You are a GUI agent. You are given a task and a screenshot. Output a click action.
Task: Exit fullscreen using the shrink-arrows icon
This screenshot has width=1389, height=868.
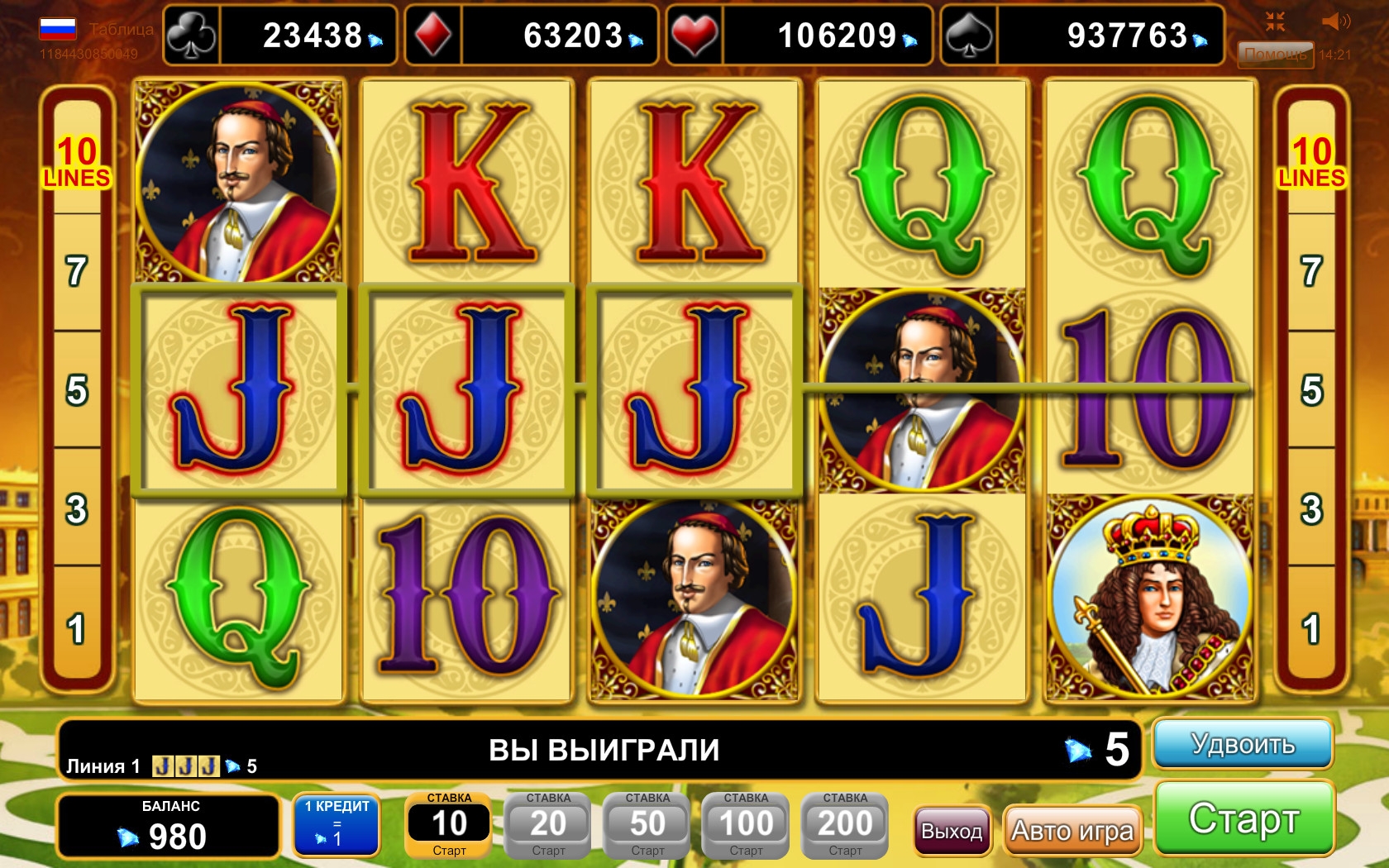click(x=1275, y=21)
